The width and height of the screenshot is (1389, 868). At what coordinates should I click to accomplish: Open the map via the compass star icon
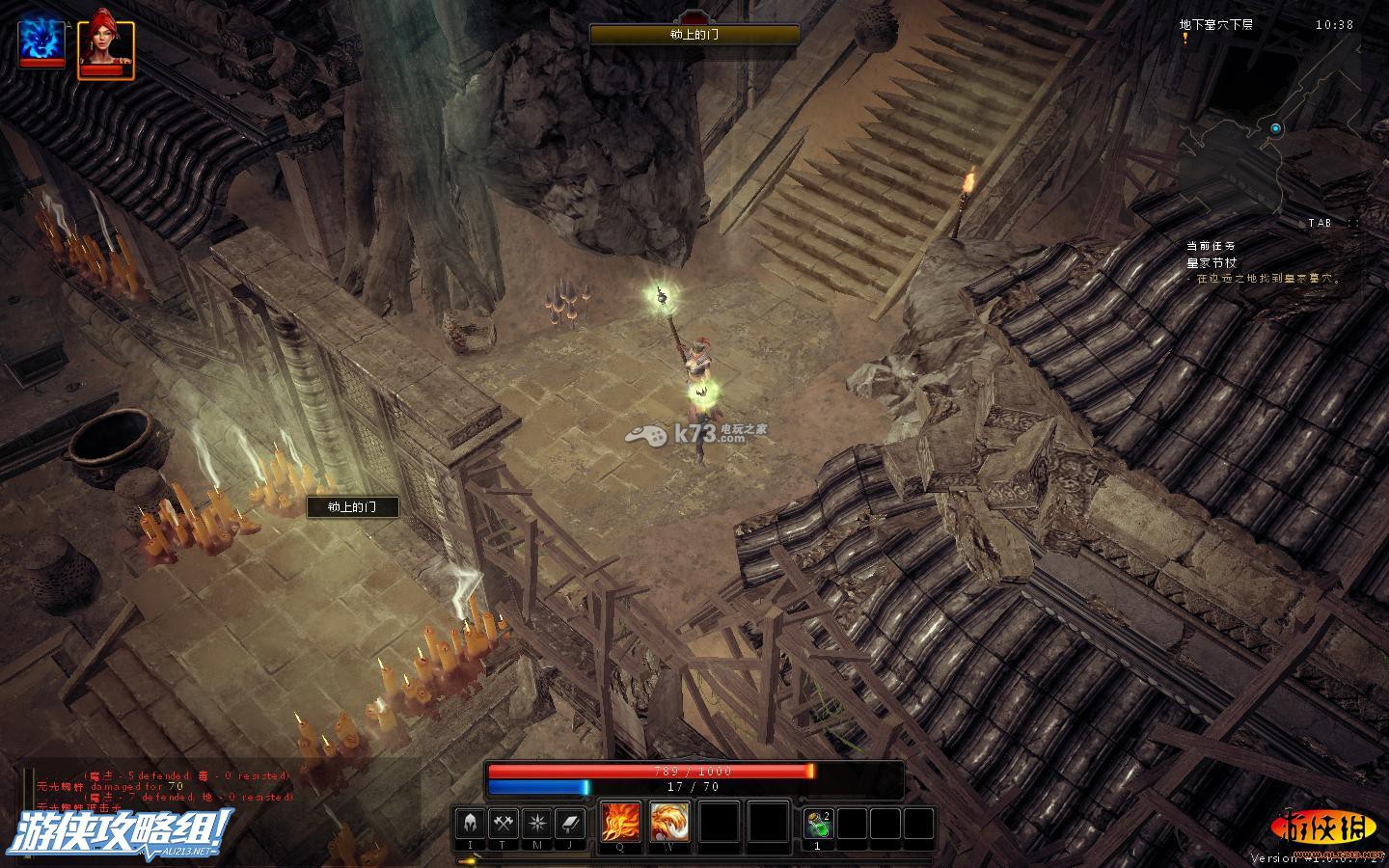(x=536, y=824)
